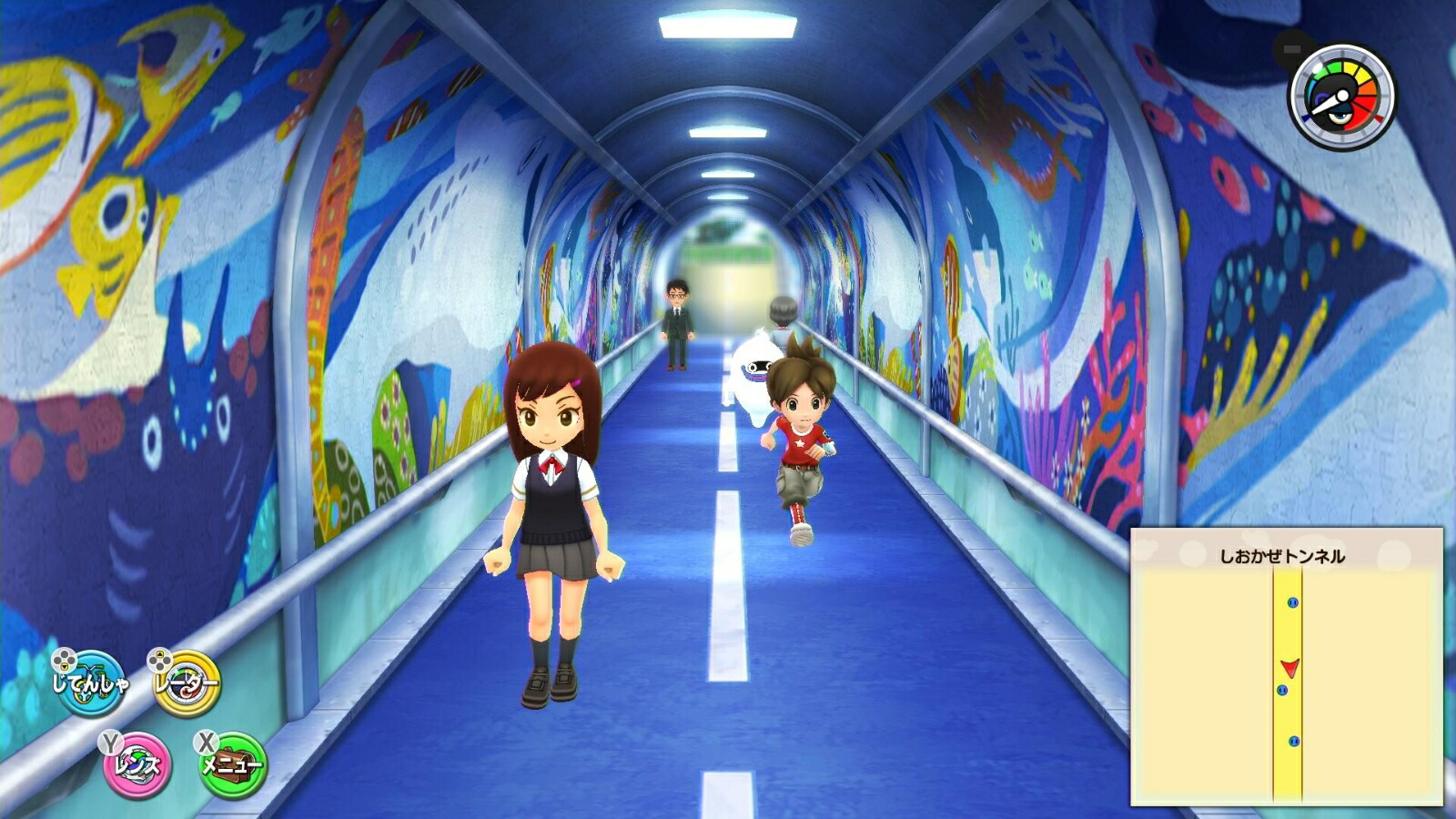Screen dimensions: 1456x819
Task: Click the red player arrow on the minimap
Action: click(1289, 667)
